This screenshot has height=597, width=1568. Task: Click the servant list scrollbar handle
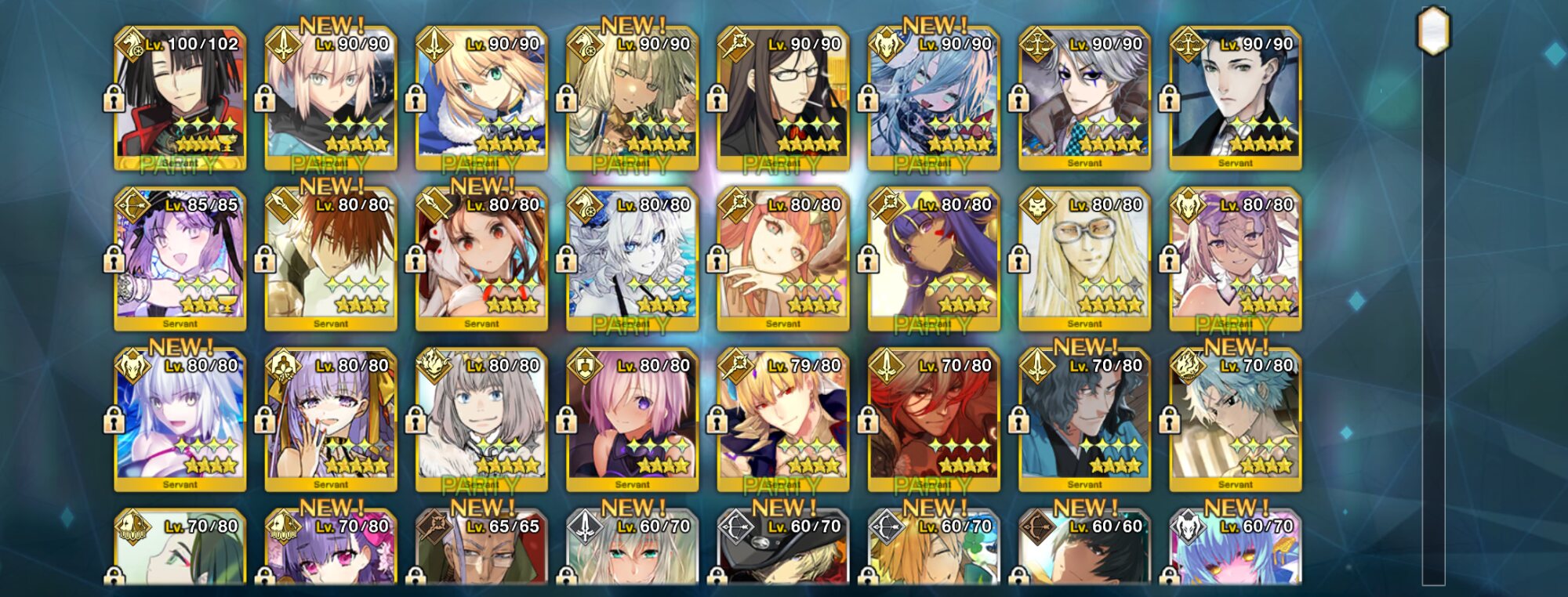point(1433,31)
